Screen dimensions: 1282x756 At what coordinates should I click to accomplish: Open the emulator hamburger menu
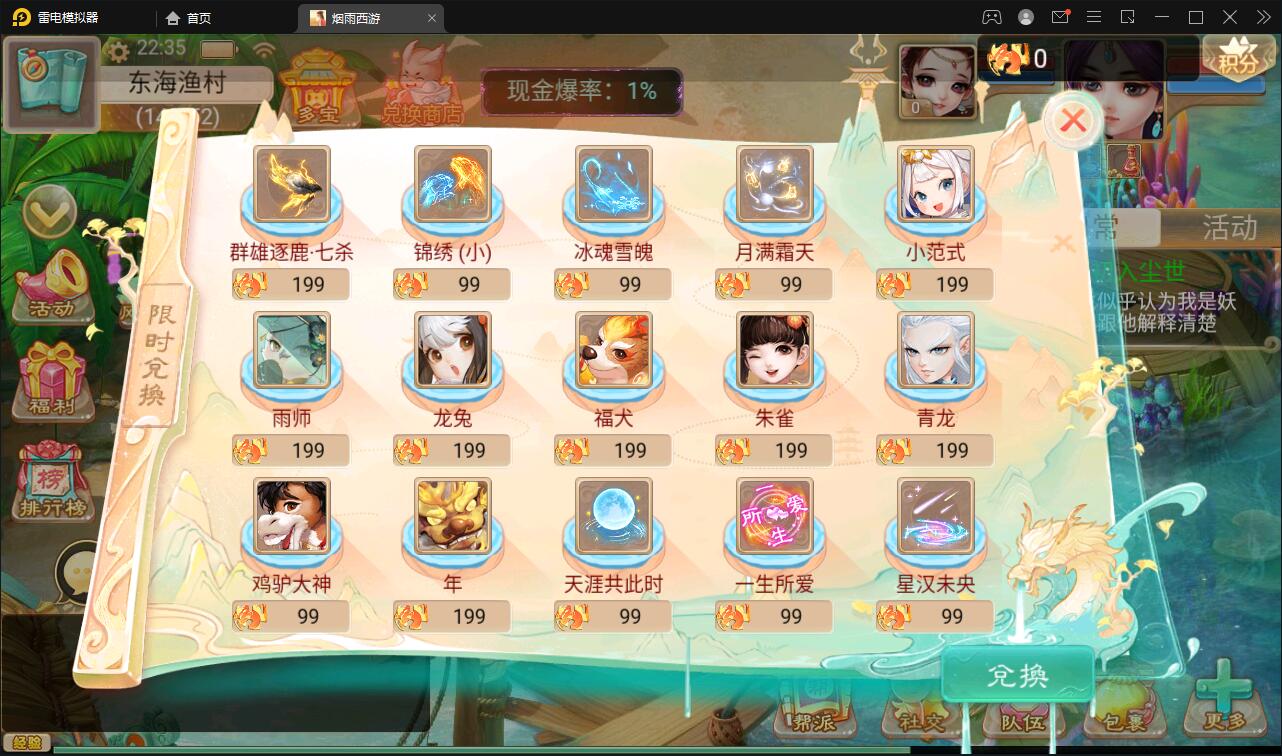[1094, 17]
